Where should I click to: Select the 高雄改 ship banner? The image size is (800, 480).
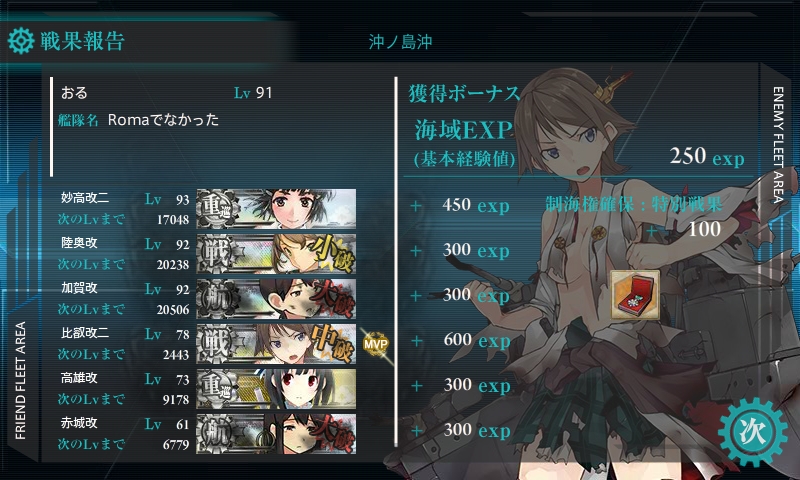pyautogui.click(x=276, y=386)
